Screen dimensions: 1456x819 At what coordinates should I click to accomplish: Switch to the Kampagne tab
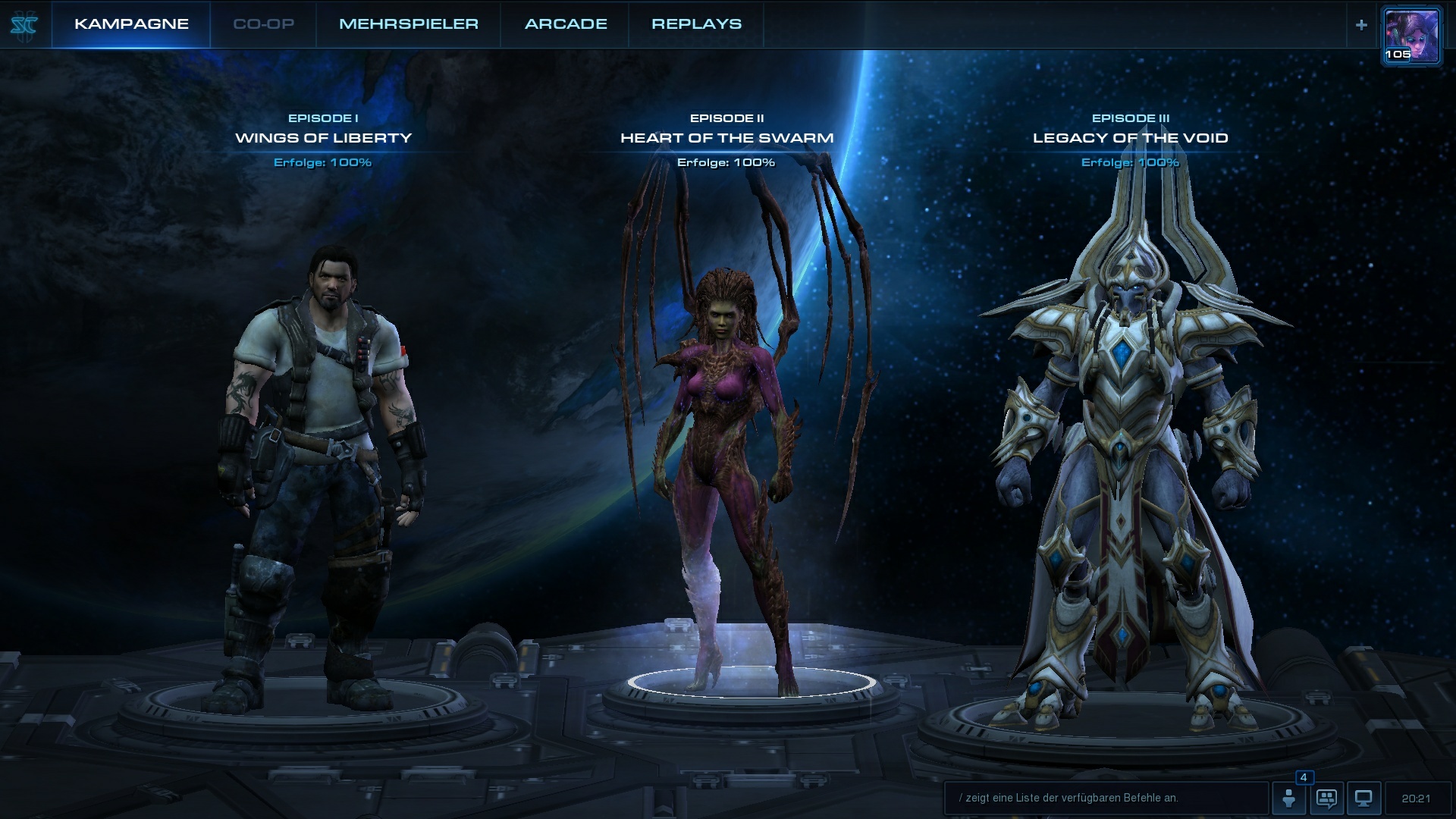131,24
